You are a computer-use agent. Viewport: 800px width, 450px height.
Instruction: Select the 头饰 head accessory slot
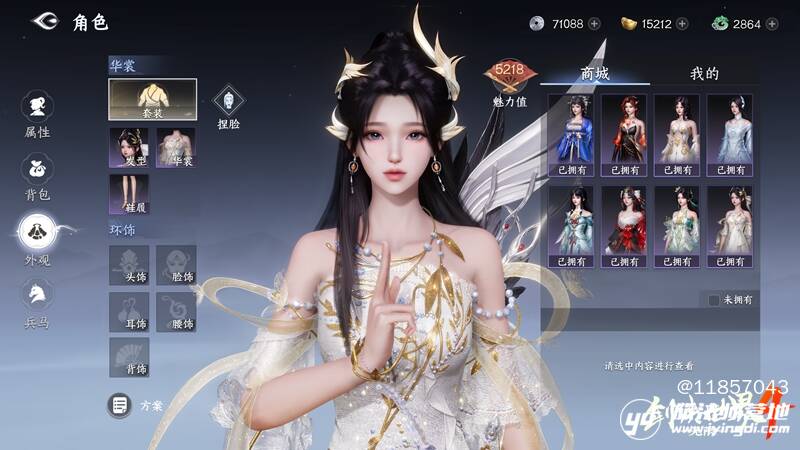pyautogui.click(x=128, y=265)
